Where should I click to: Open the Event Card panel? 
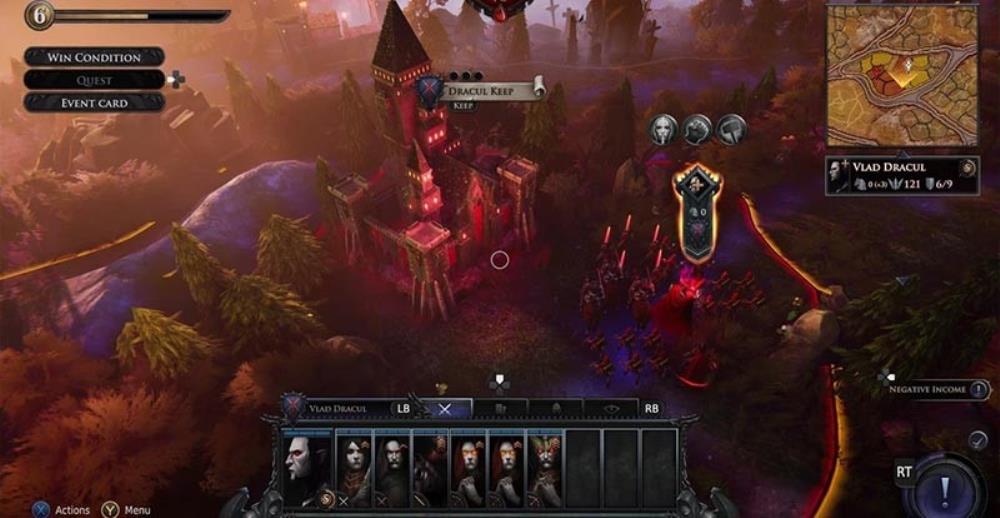[94, 102]
